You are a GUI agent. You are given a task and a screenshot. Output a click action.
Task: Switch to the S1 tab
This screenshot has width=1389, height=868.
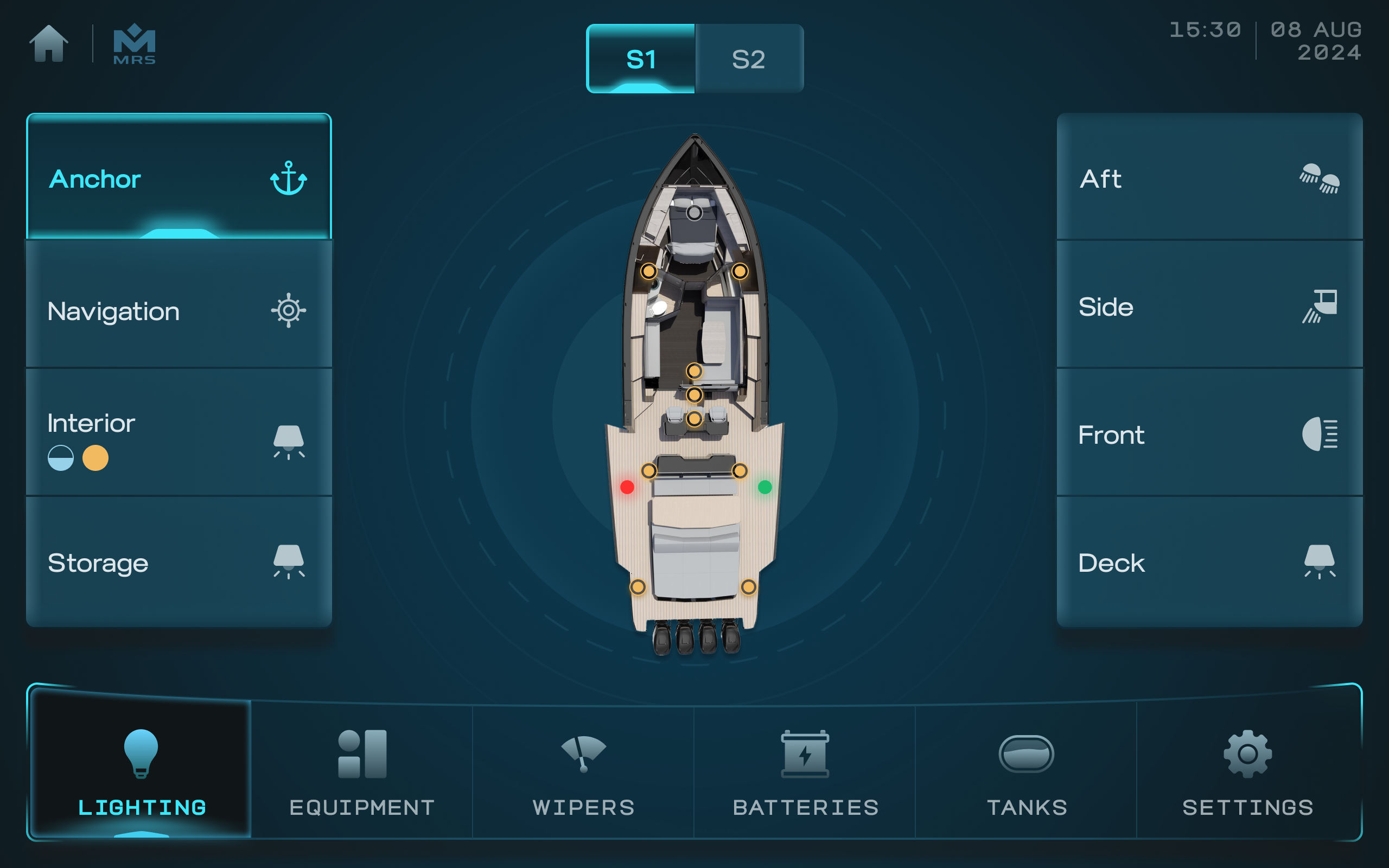coord(641,59)
